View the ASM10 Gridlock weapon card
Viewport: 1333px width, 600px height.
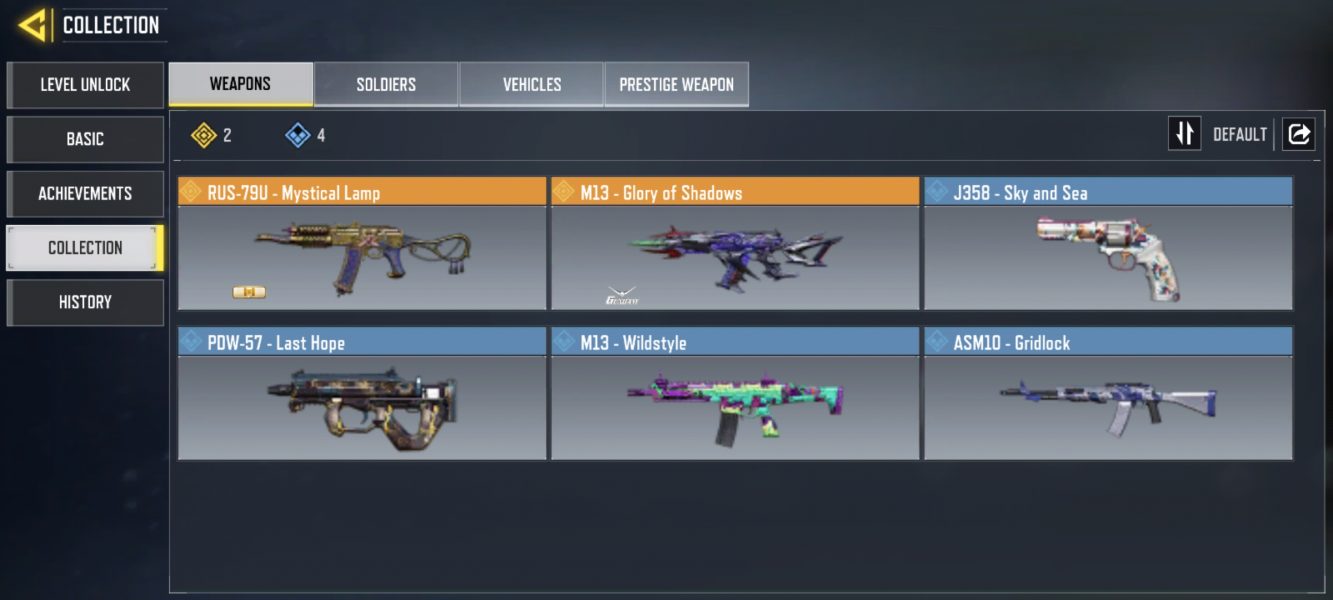1108,394
